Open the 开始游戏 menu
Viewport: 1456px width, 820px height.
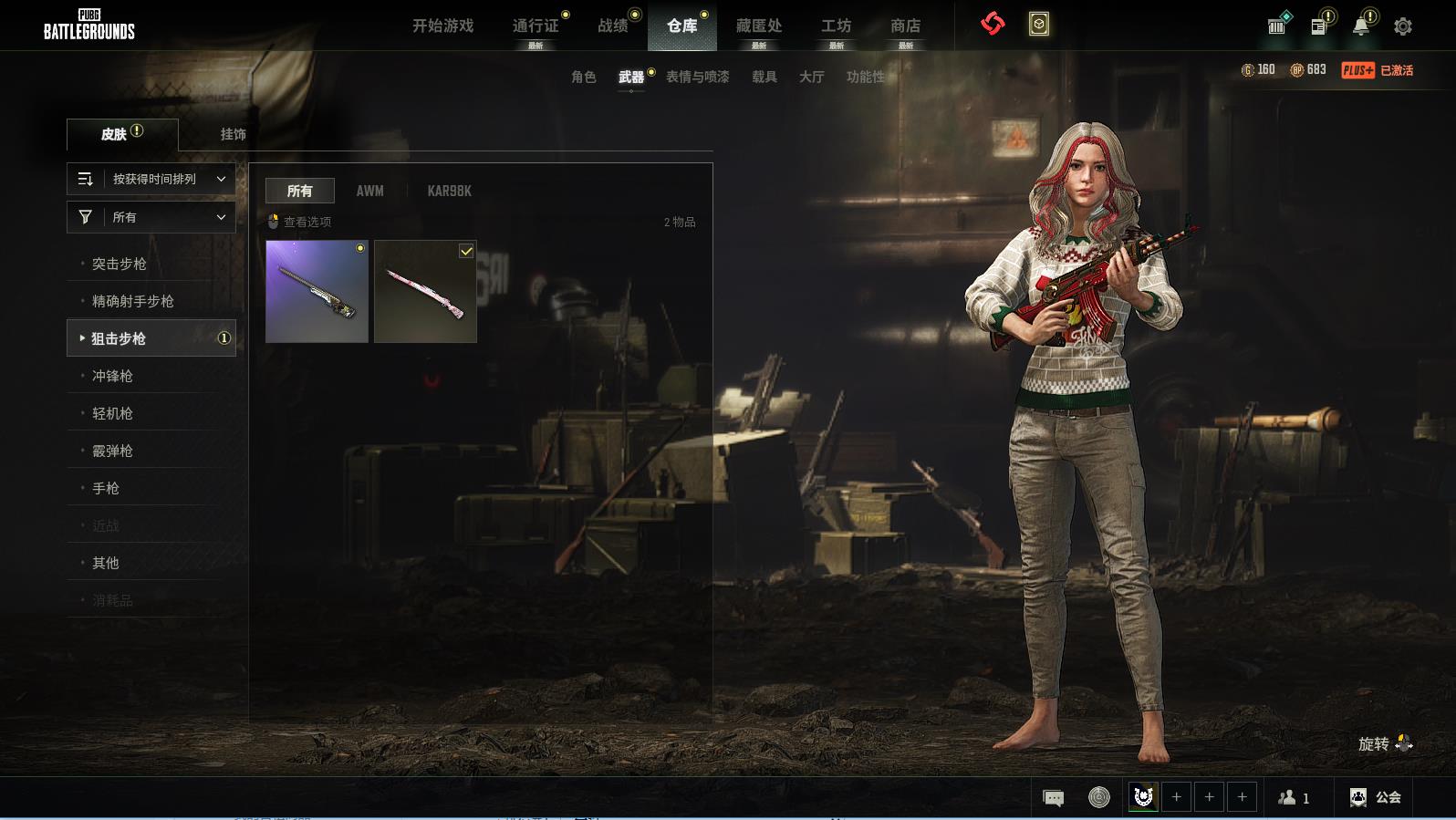click(x=442, y=26)
